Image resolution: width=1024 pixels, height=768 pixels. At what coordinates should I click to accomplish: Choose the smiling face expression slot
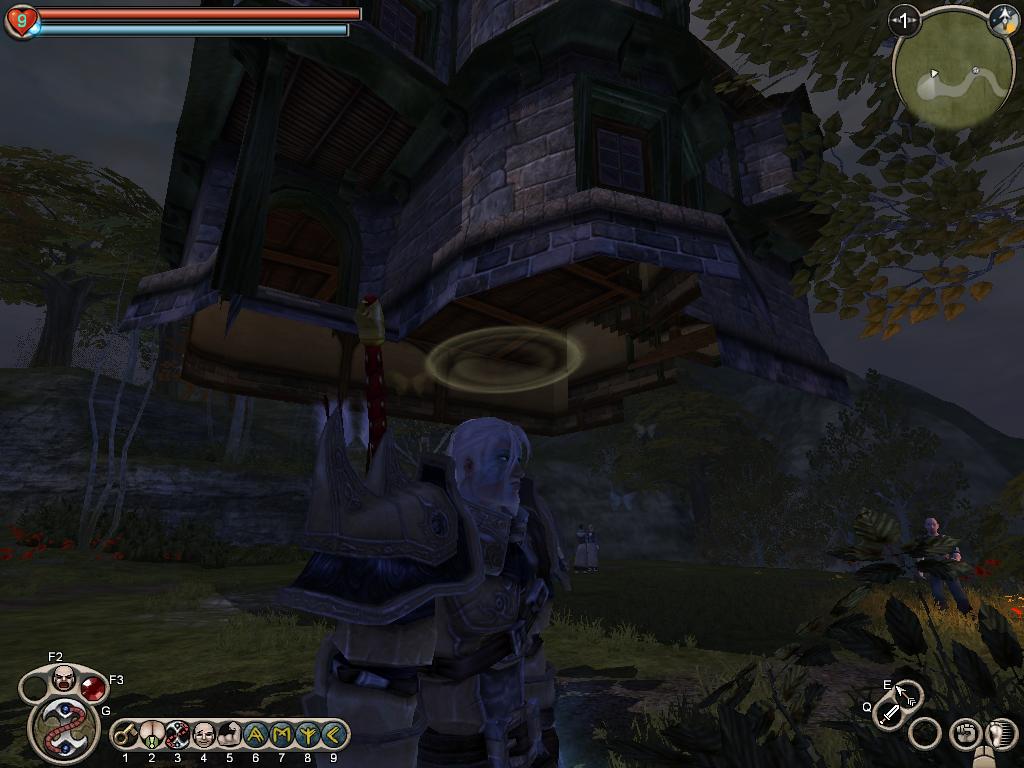point(204,736)
